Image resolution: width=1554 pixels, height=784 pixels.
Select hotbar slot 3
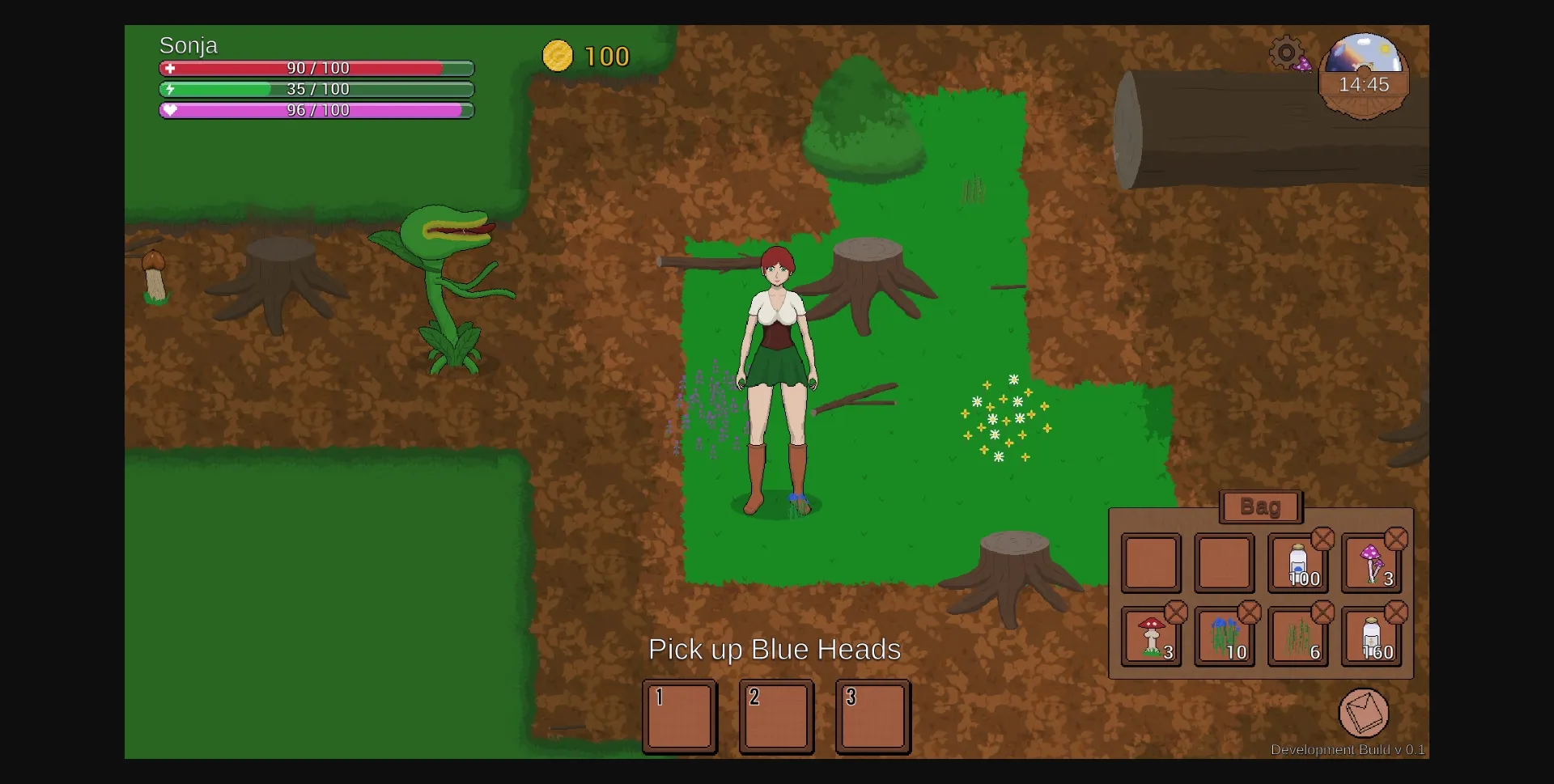pos(873,717)
